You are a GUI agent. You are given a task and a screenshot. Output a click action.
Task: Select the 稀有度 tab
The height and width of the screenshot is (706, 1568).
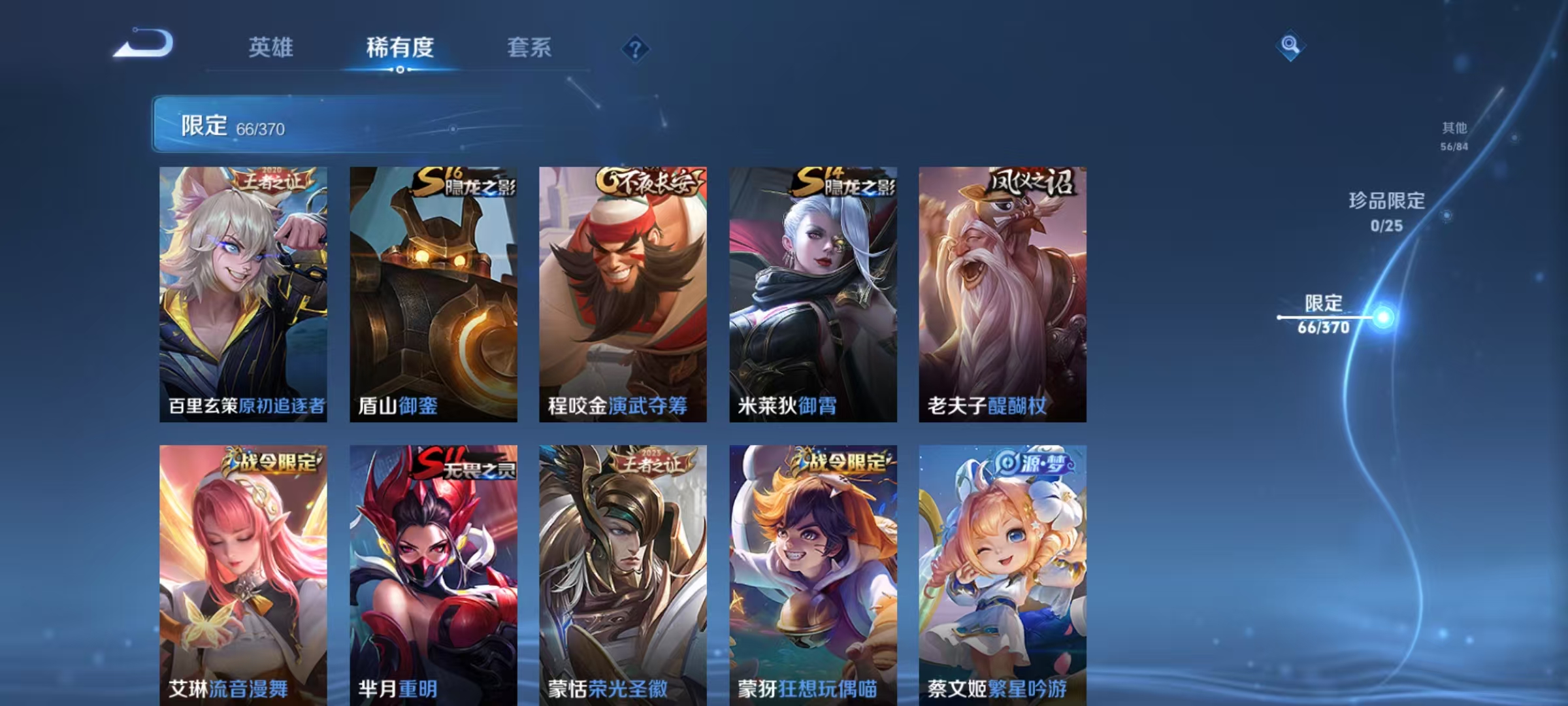pos(400,47)
